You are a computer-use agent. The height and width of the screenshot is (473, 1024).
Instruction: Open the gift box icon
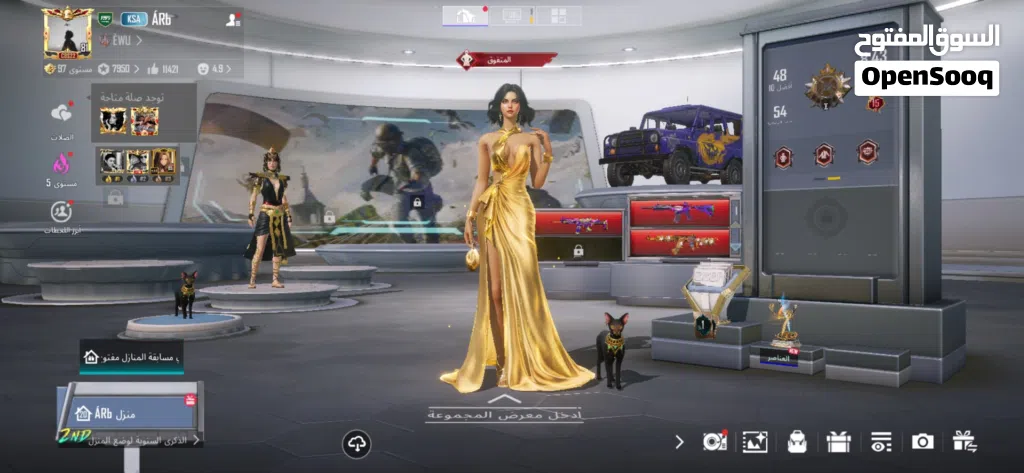tap(838, 441)
